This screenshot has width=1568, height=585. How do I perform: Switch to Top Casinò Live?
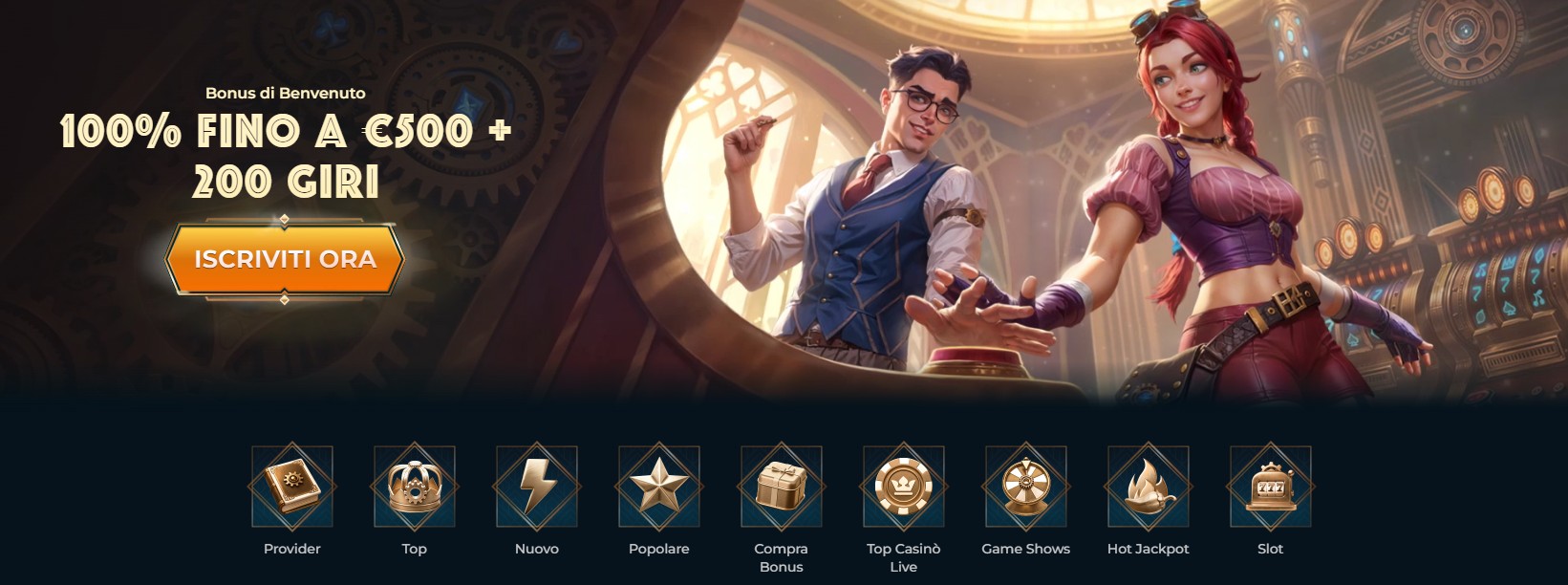pos(904,487)
